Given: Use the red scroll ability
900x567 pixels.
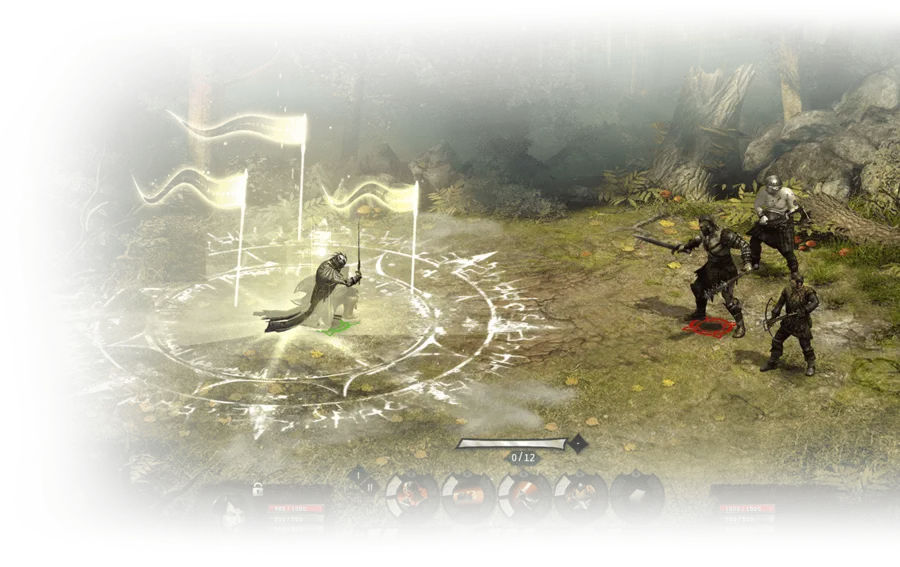Looking at the screenshot, I should tap(468, 496).
